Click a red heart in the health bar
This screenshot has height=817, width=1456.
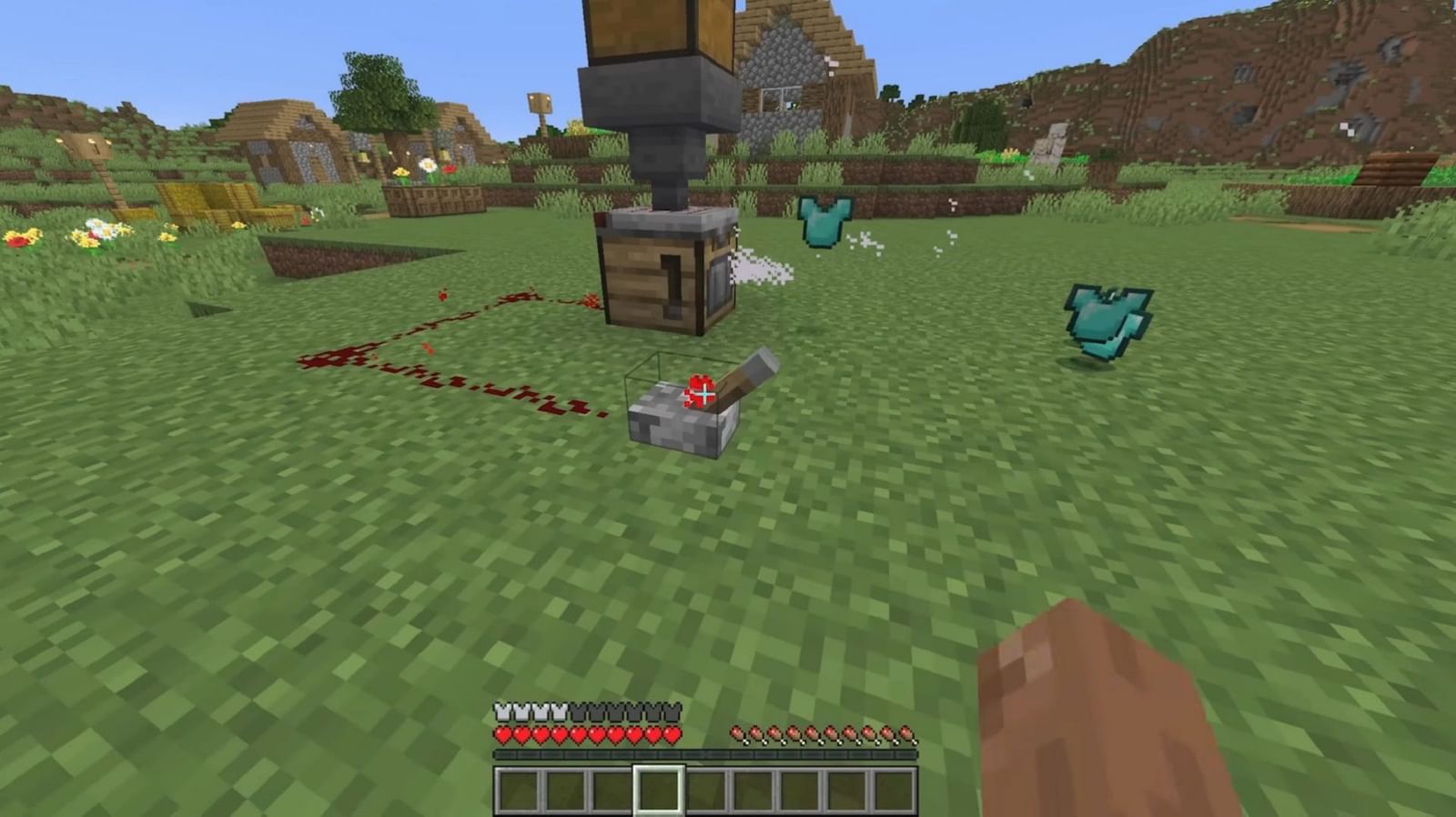pos(537,732)
